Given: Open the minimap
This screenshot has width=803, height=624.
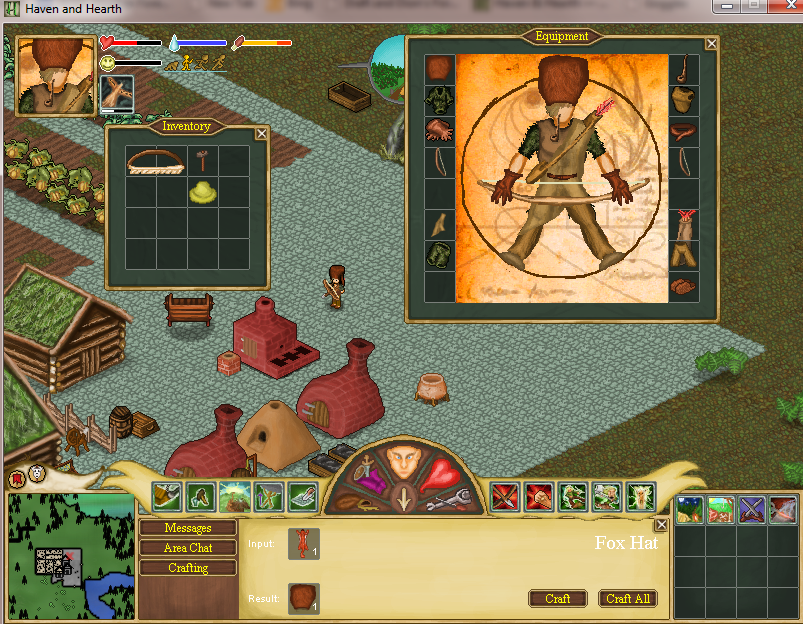Looking at the screenshot, I should point(70,555).
